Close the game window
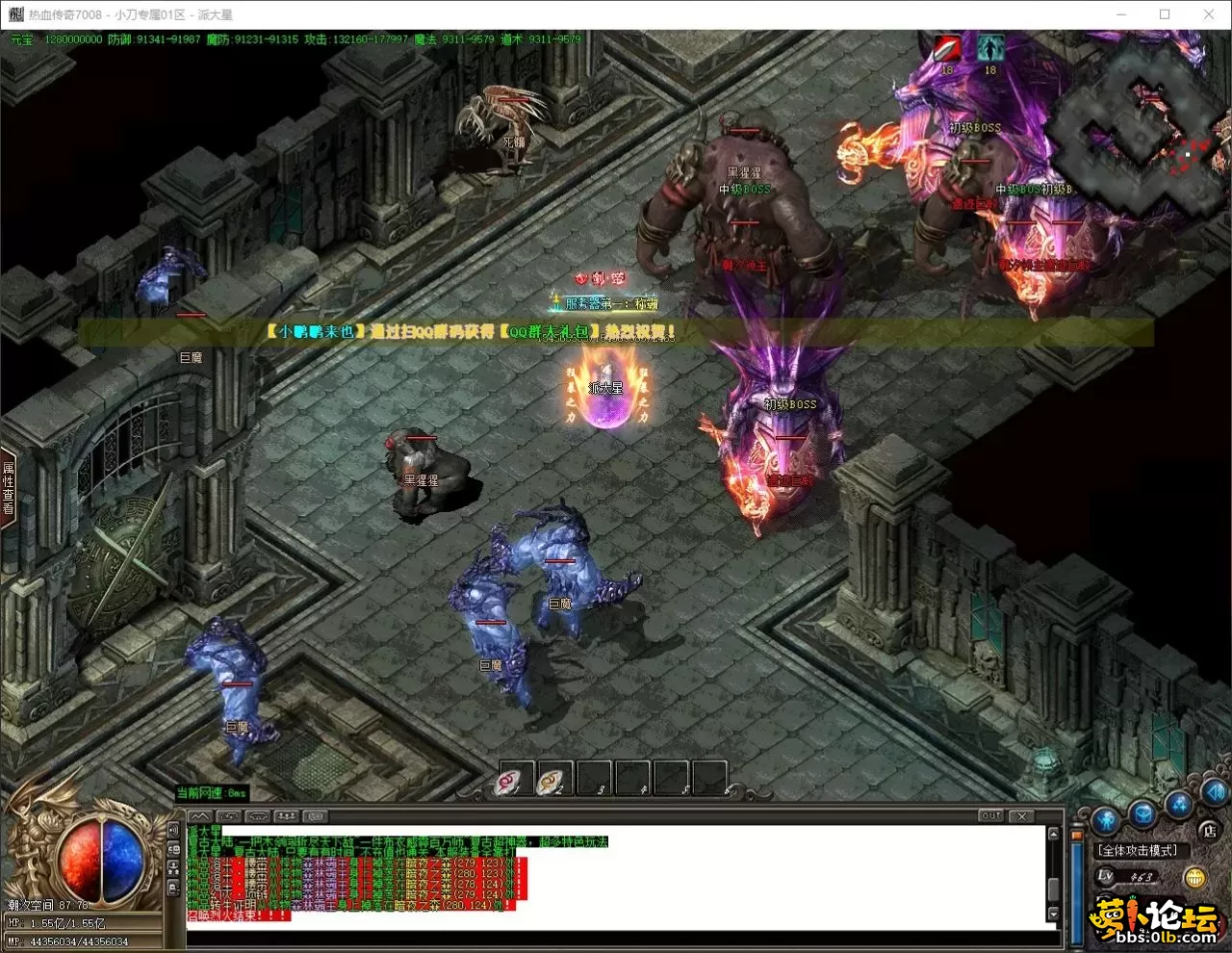 pyautogui.click(x=1209, y=14)
